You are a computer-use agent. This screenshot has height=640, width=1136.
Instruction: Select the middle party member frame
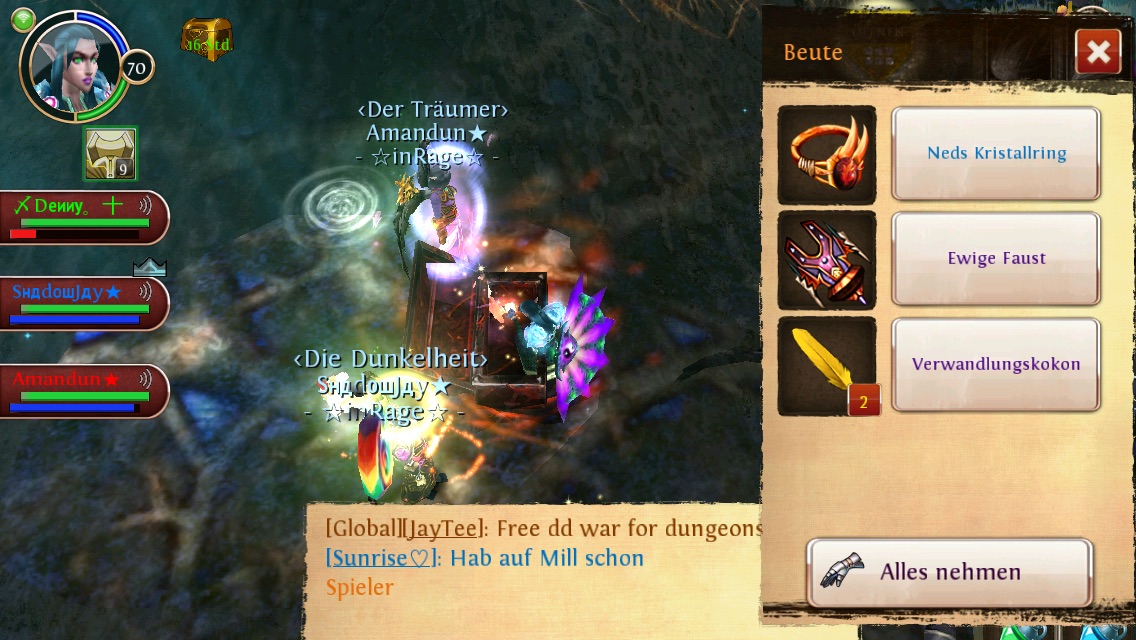[x=82, y=303]
